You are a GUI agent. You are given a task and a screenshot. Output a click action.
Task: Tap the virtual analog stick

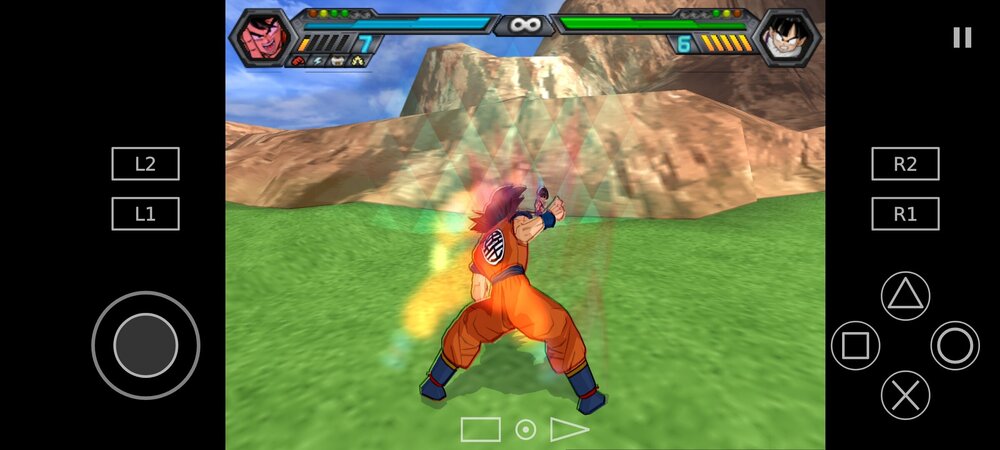(x=145, y=345)
